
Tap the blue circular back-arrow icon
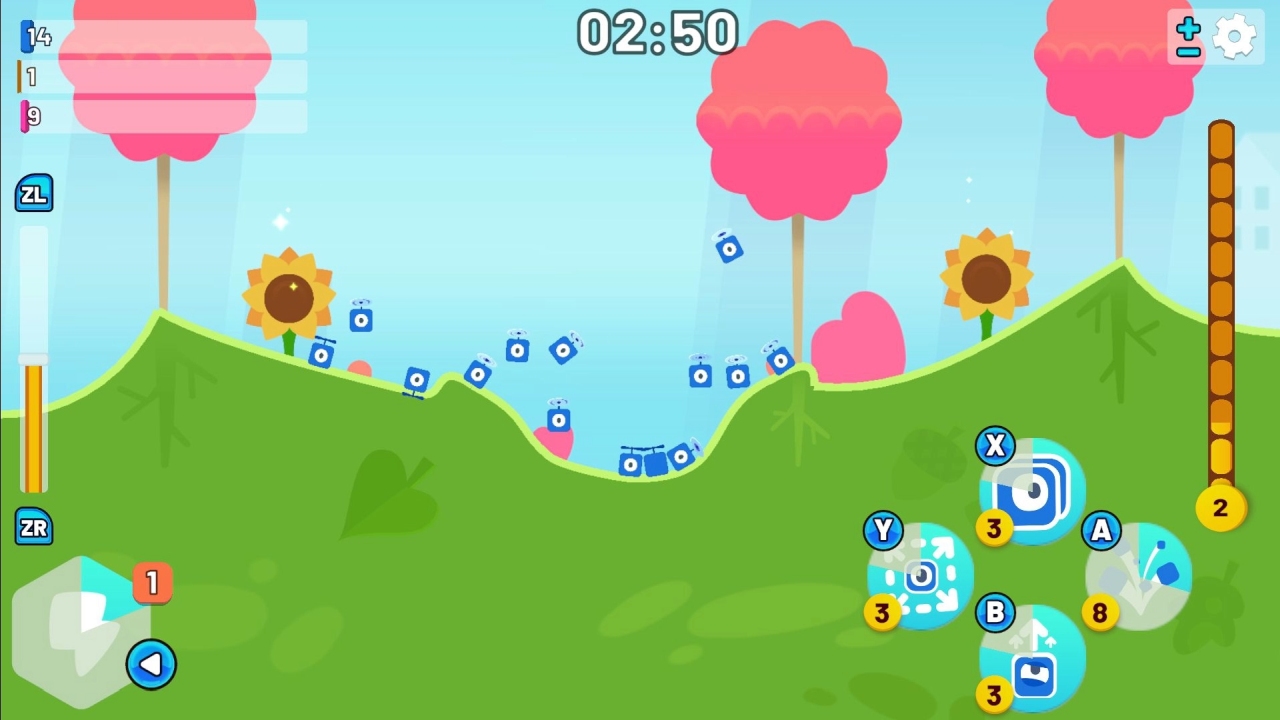[152, 665]
